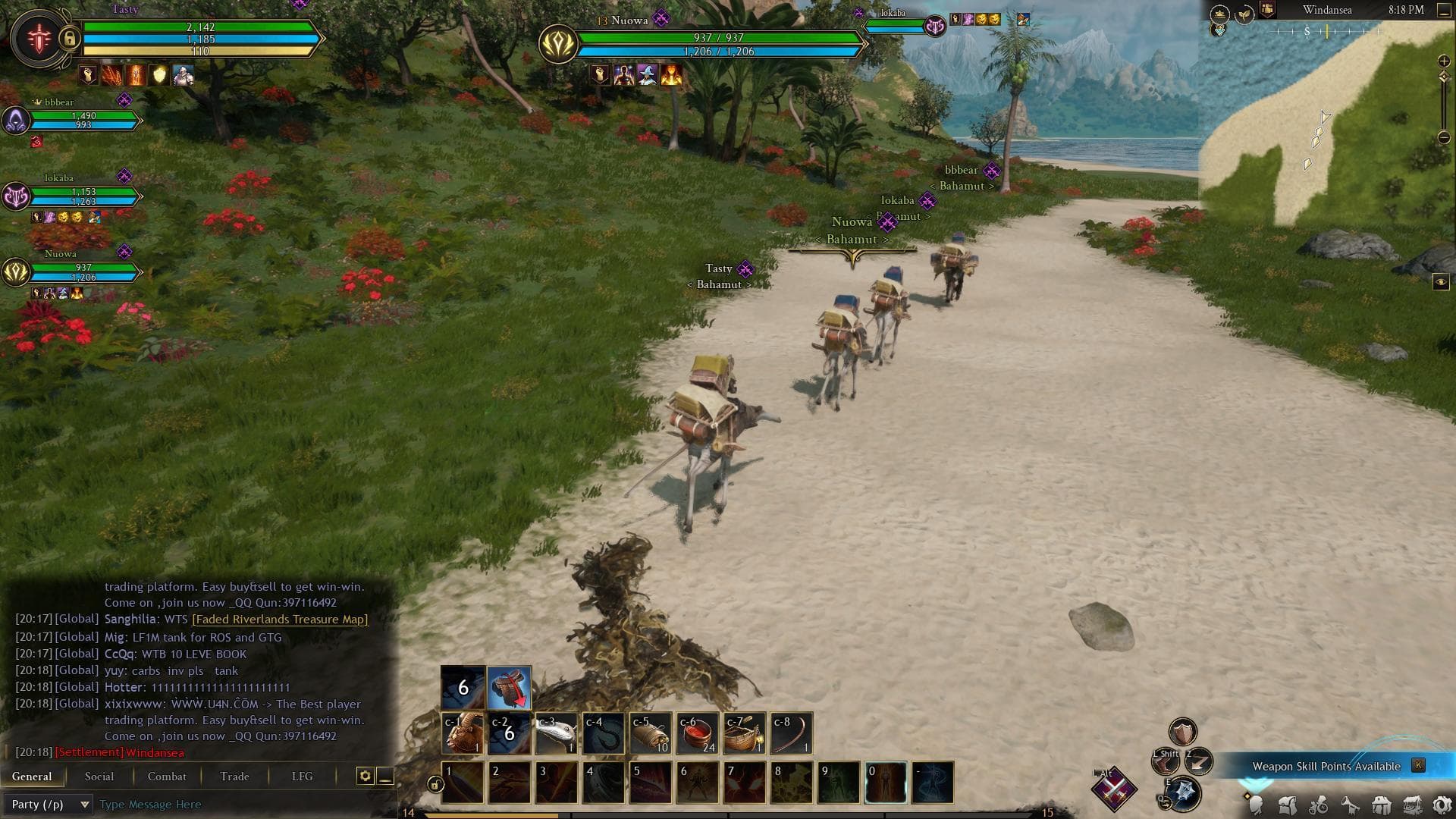1456x819 pixels.
Task: Open the Weapon Skill Points Available notification
Action: 1326,766
